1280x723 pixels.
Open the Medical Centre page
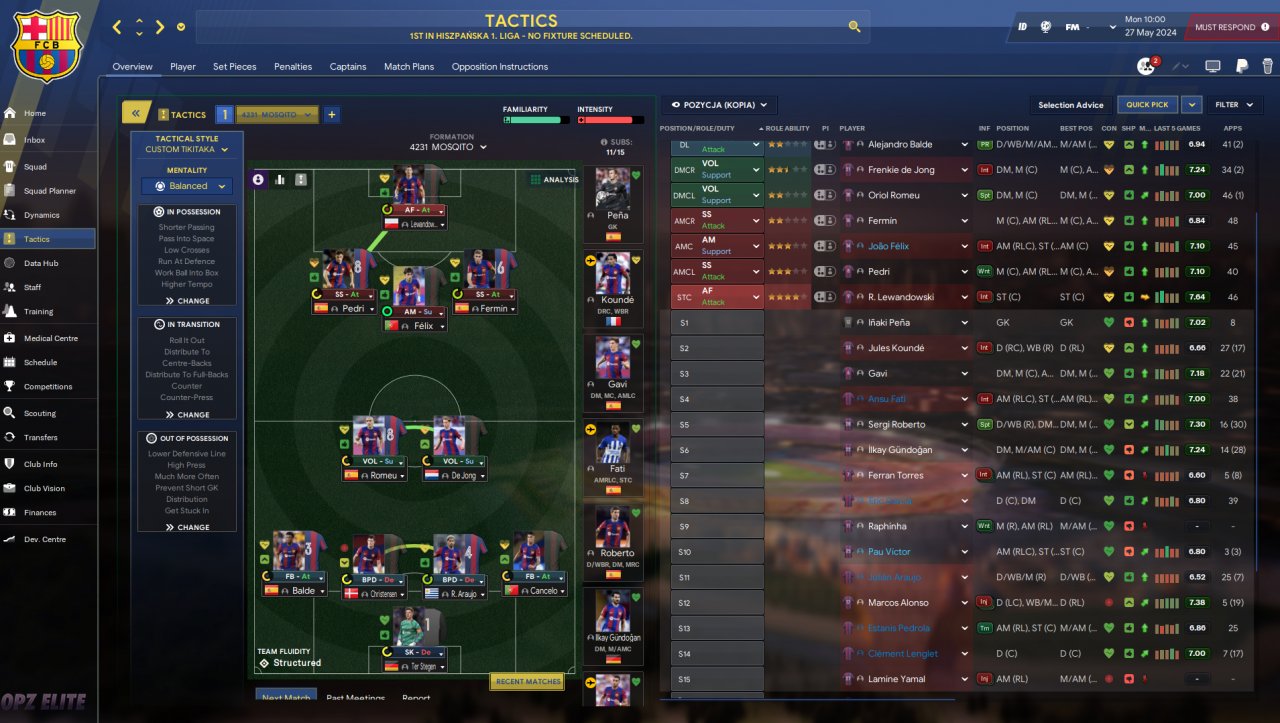tap(50, 338)
